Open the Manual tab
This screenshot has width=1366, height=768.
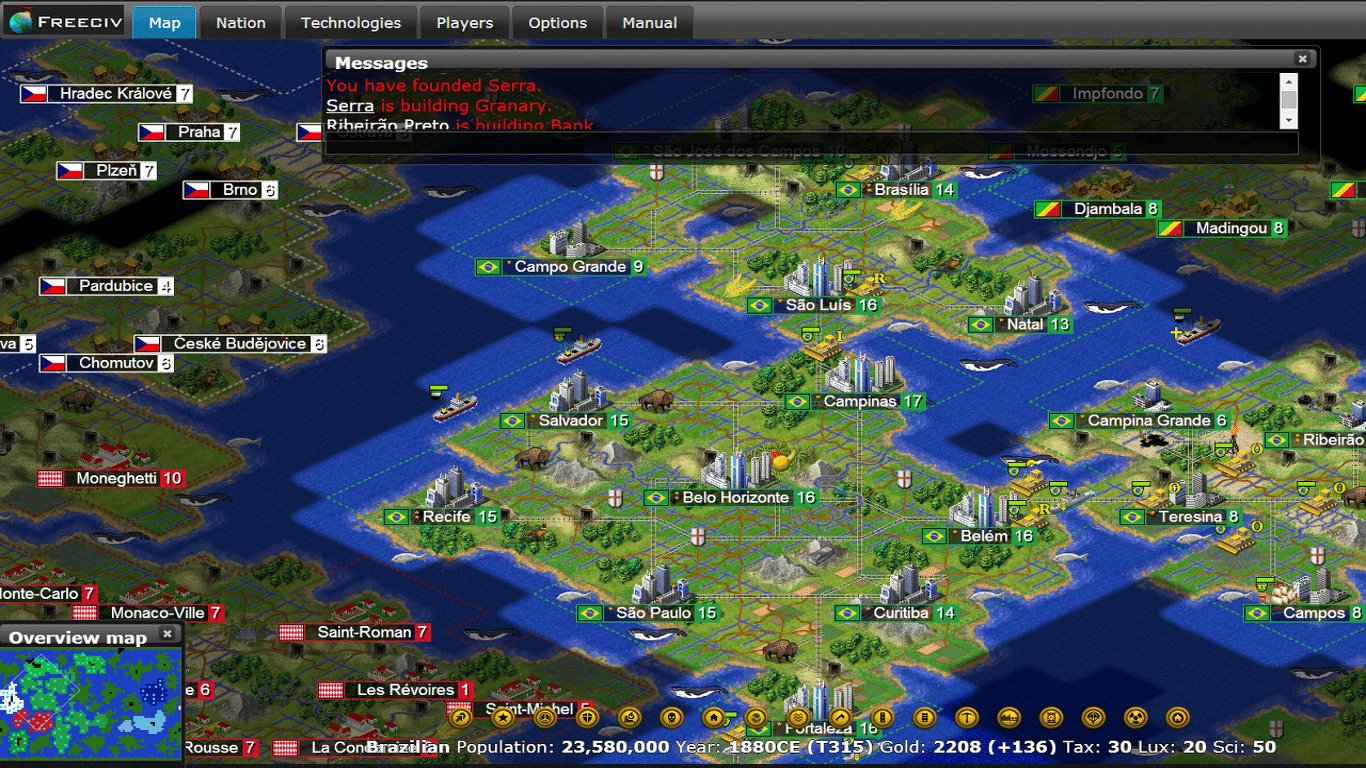point(649,22)
